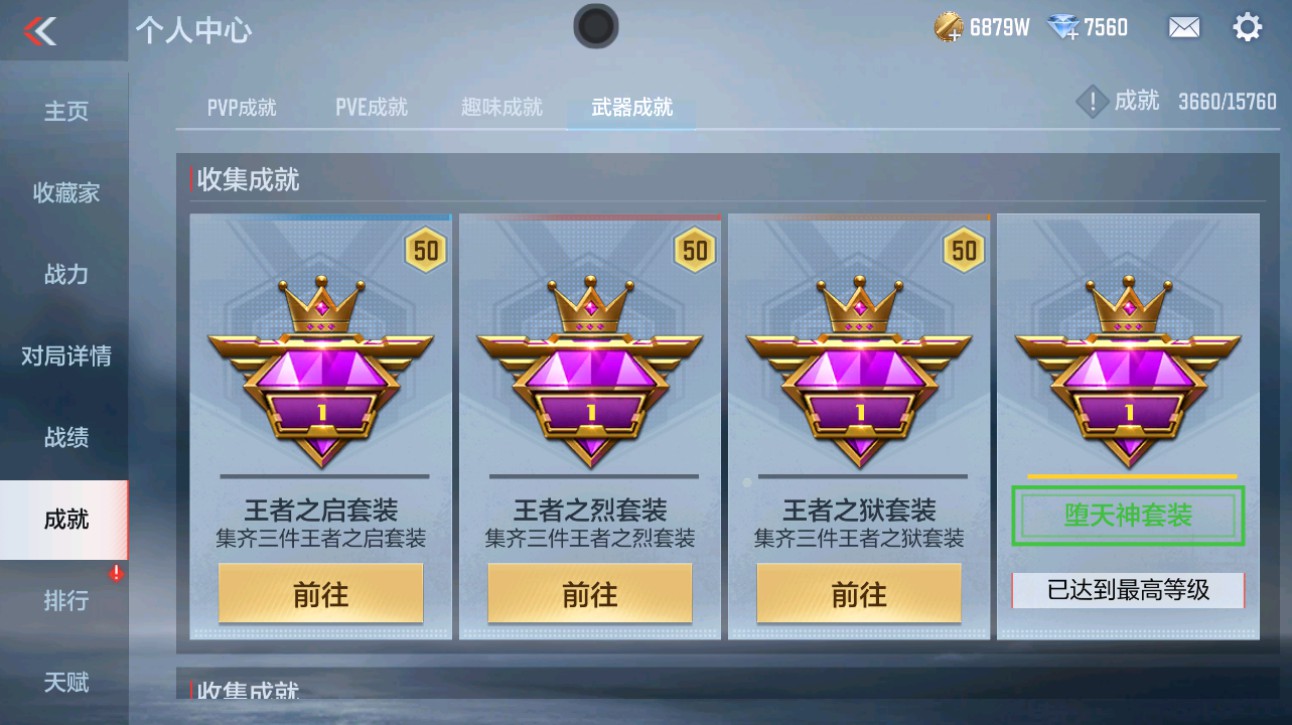Click the level 50 badge on 王者之烈套装

tap(693, 249)
